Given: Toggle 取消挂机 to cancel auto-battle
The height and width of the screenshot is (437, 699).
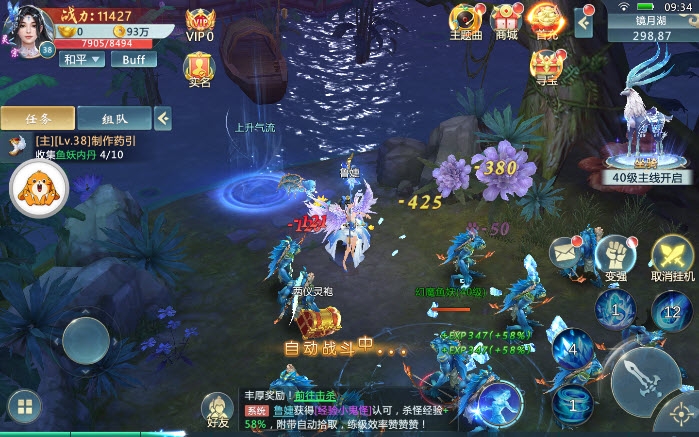Looking at the screenshot, I should tap(672, 257).
